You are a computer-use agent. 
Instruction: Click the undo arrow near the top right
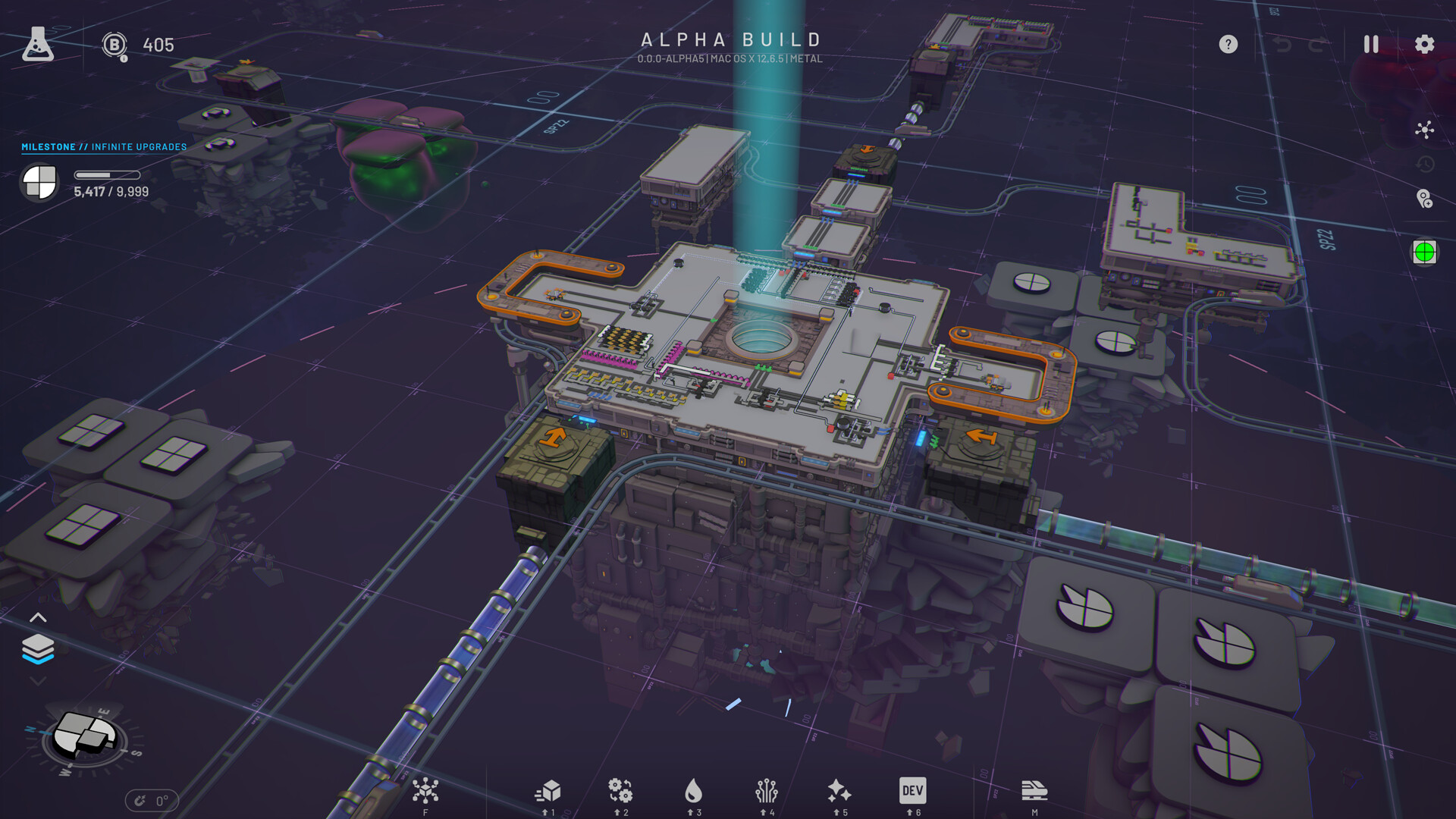(x=1281, y=44)
